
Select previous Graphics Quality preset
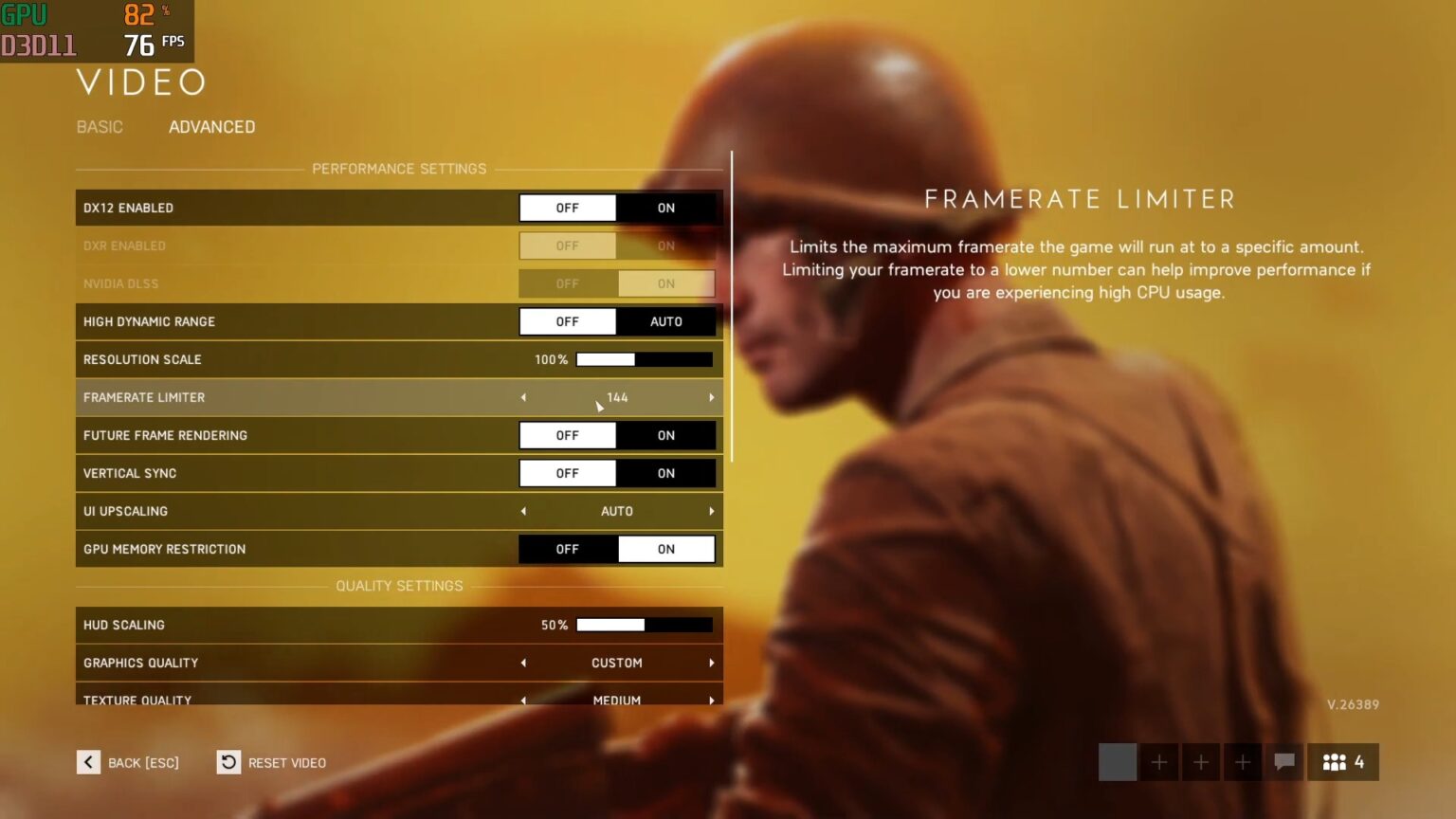(x=523, y=663)
